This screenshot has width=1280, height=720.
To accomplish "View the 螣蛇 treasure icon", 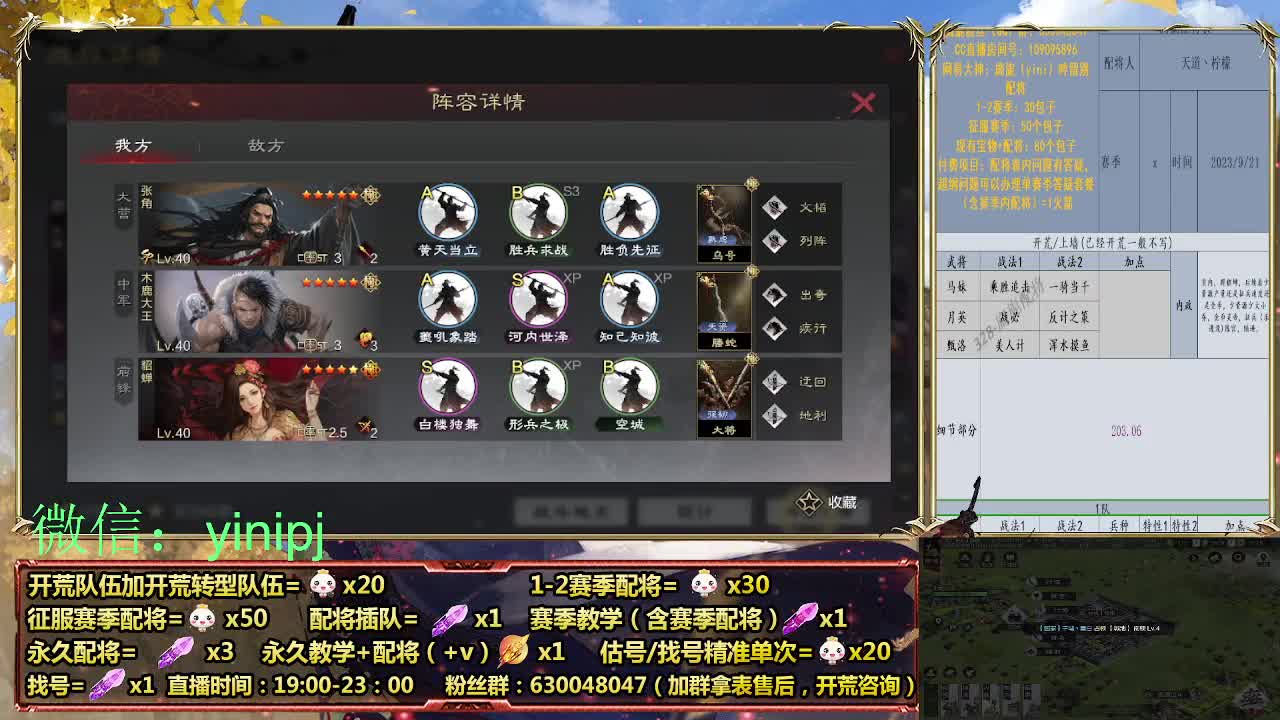I will tap(722, 306).
